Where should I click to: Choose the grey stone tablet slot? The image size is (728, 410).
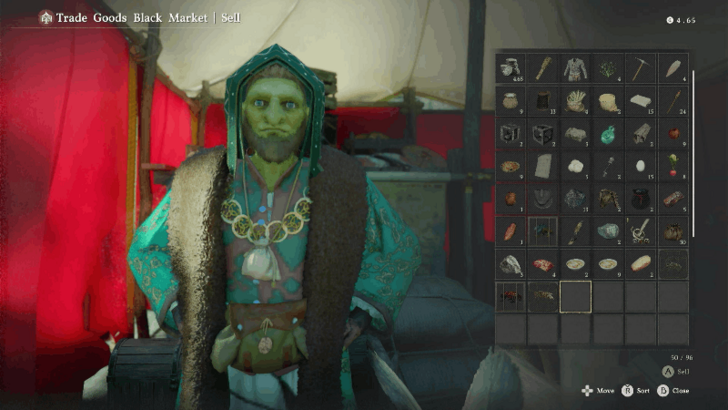tap(543, 166)
